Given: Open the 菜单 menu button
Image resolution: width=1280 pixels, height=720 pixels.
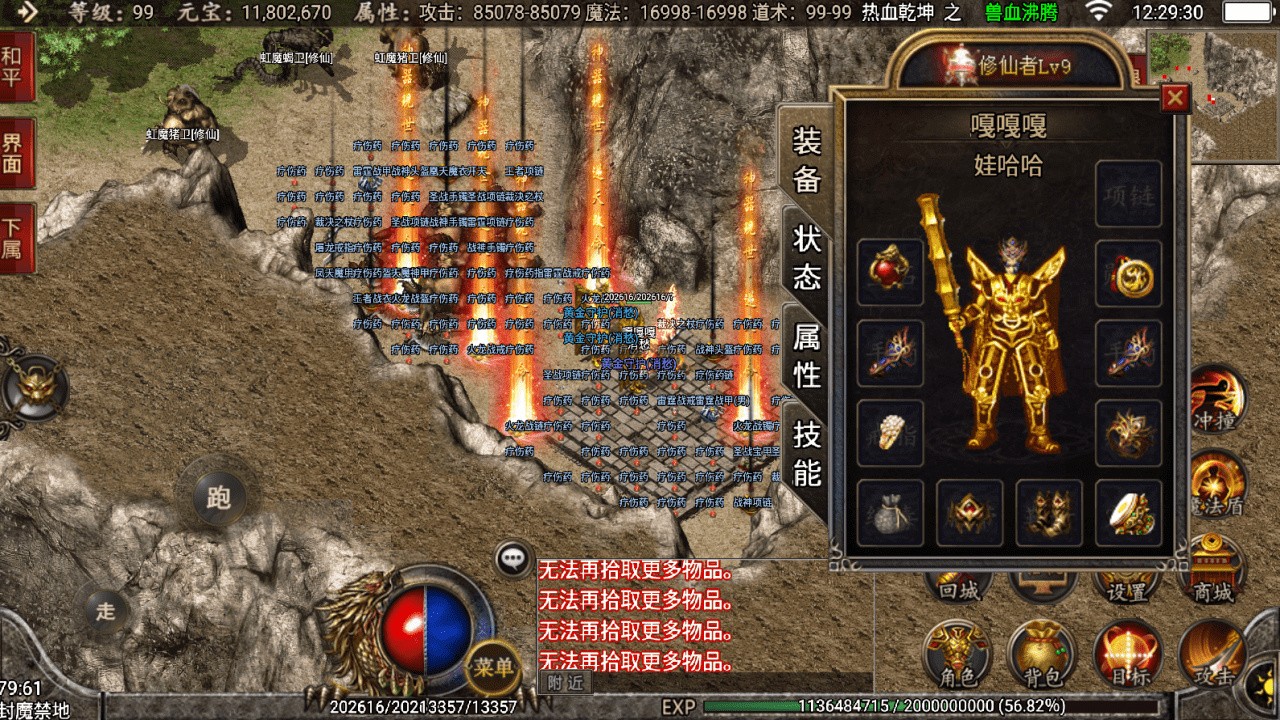Looking at the screenshot, I should click(493, 666).
